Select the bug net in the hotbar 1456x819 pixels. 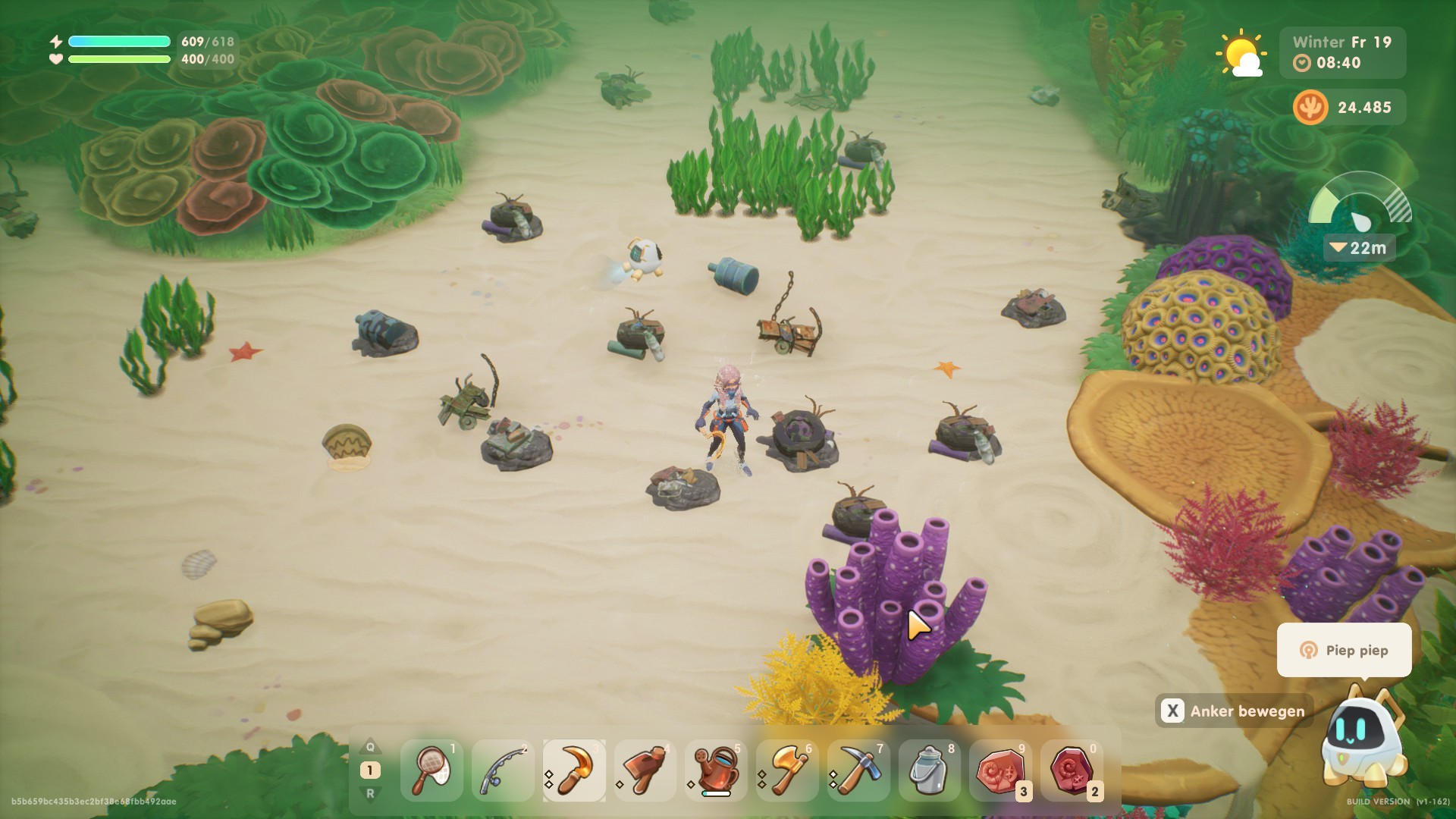pyautogui.click(x=431, y=770)
